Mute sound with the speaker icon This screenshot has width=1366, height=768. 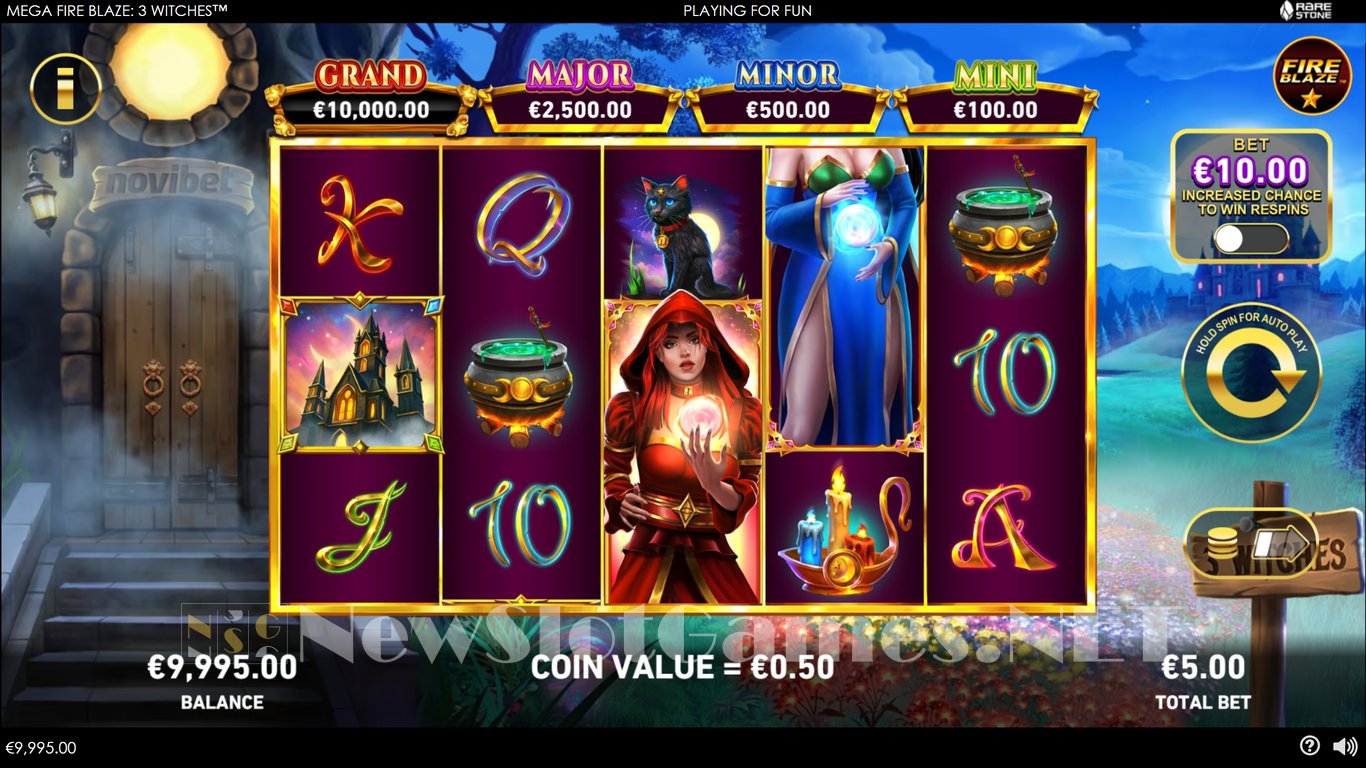(1345, 746)
